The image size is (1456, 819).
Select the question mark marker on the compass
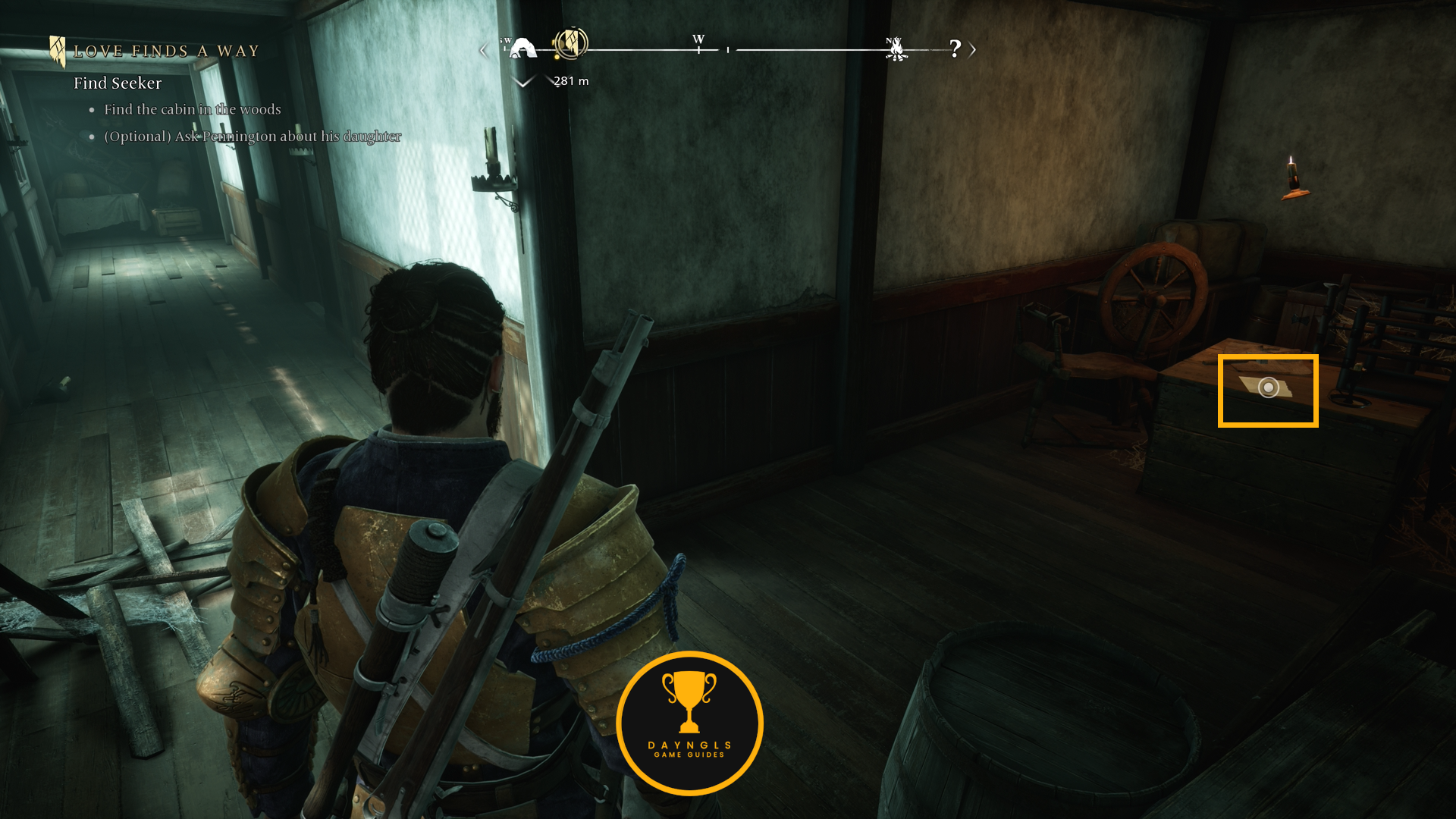[955, 49]
